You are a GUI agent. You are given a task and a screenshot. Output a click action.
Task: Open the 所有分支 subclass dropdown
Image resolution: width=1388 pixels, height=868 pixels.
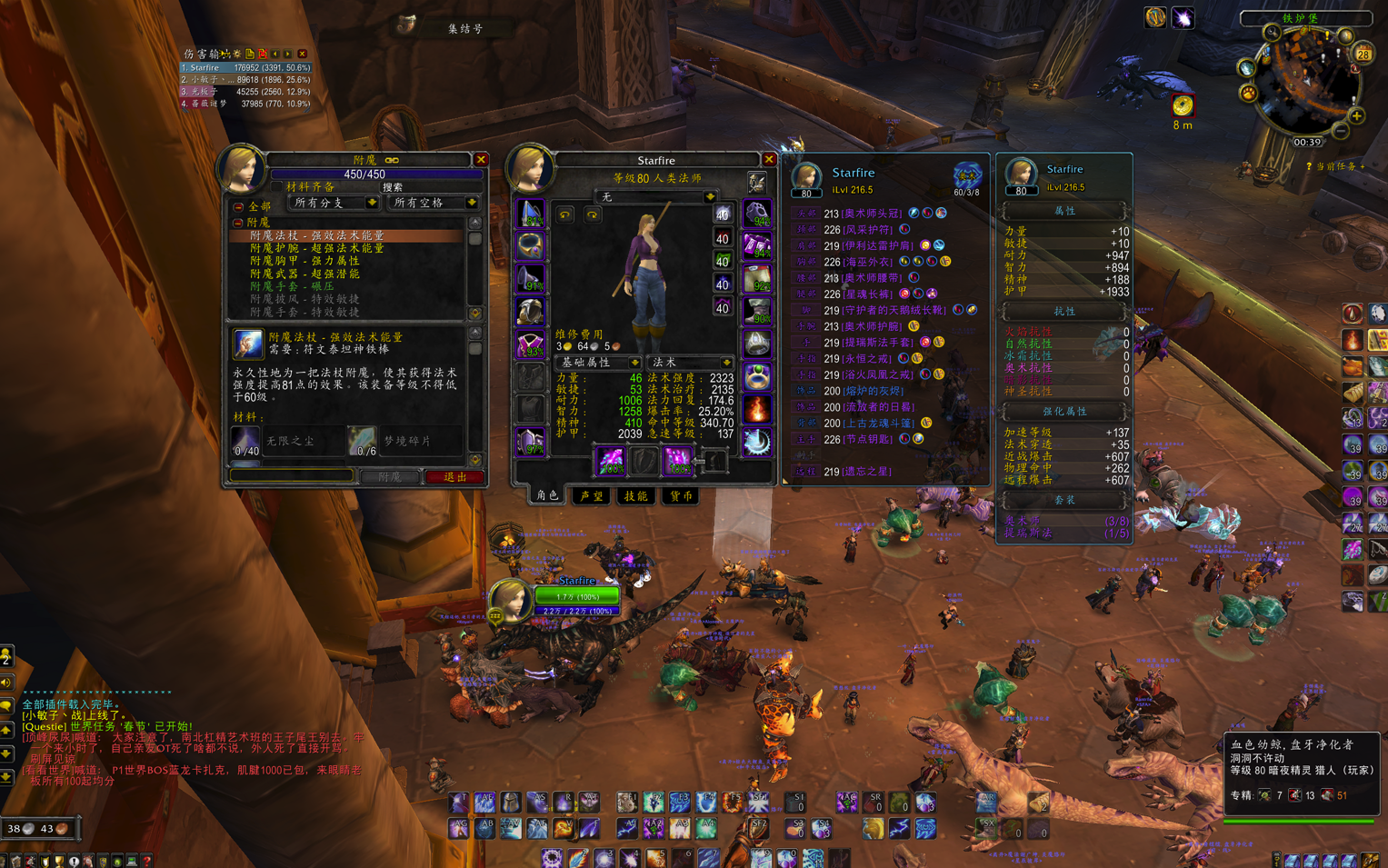click(371, 203)
